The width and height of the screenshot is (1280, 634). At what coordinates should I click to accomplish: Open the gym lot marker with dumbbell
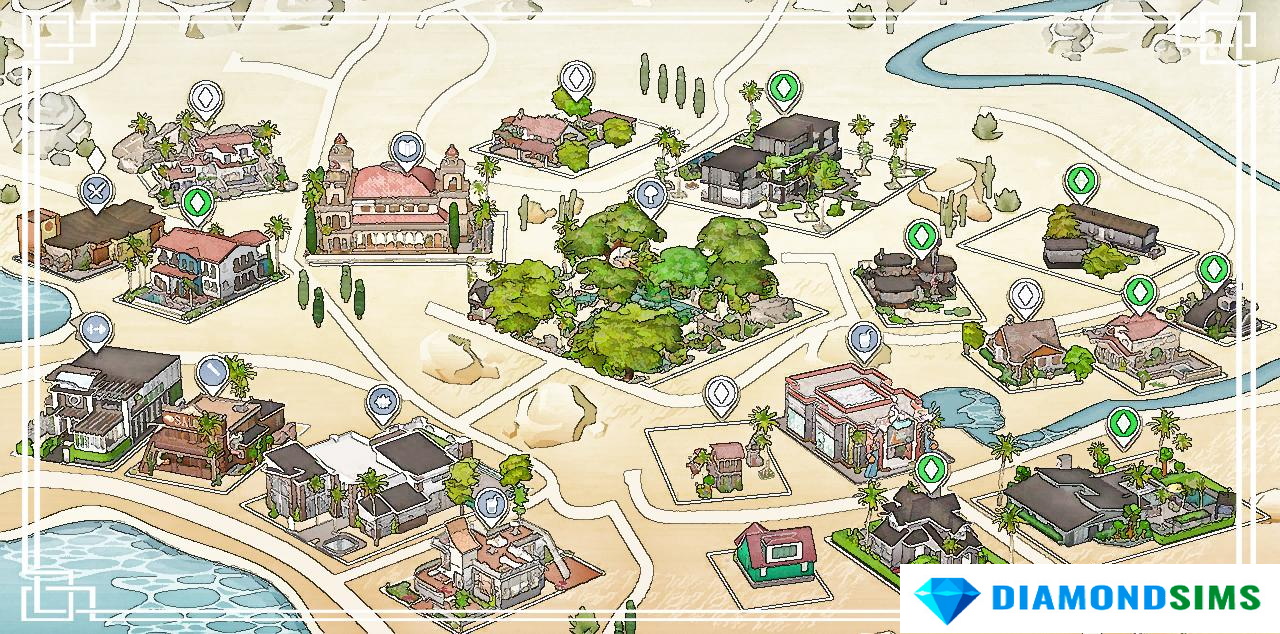pyautogui.click(x=96, y=329)
